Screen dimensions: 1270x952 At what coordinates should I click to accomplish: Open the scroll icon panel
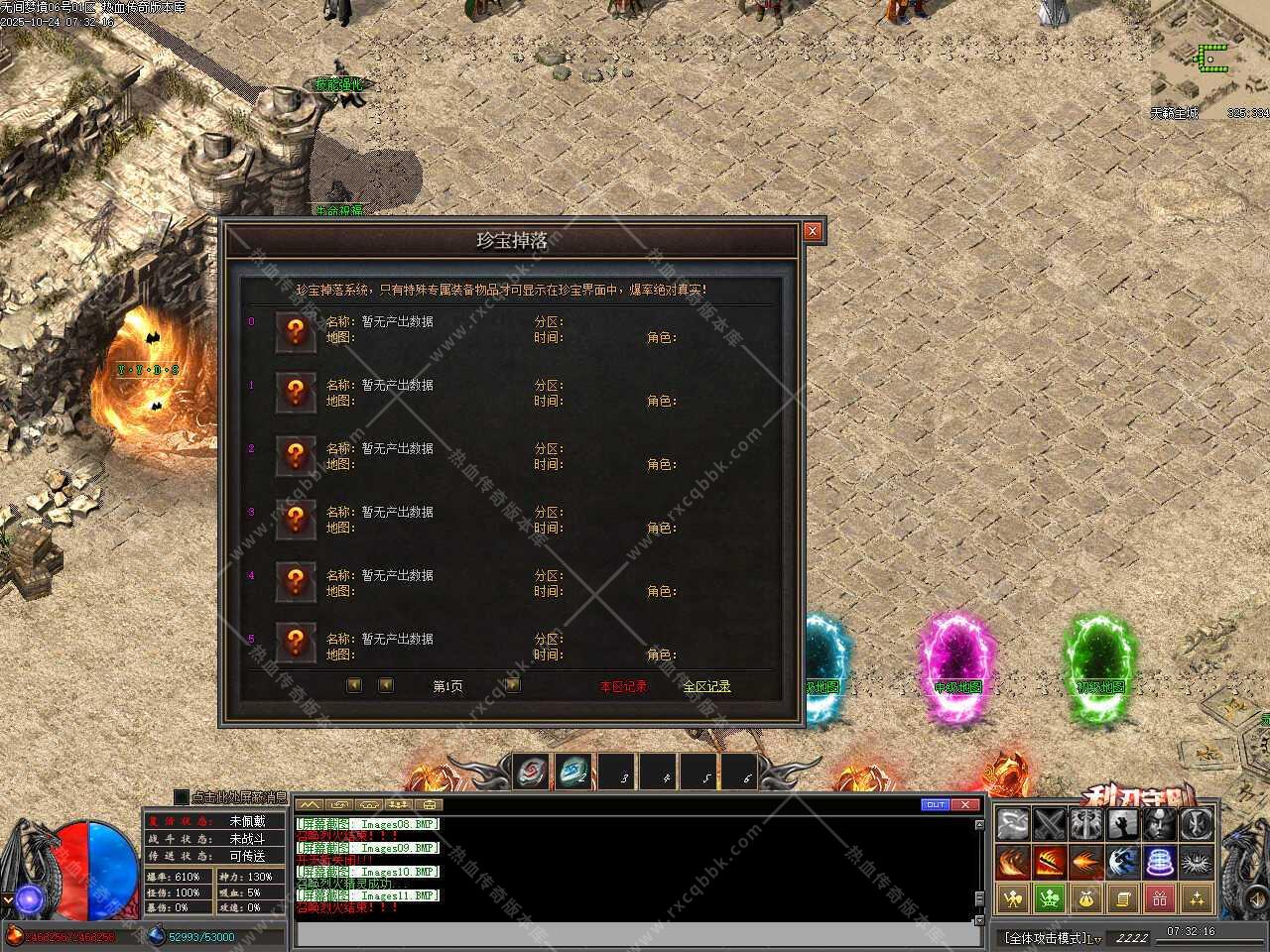pyautogui.click(x=1123, y=898)
